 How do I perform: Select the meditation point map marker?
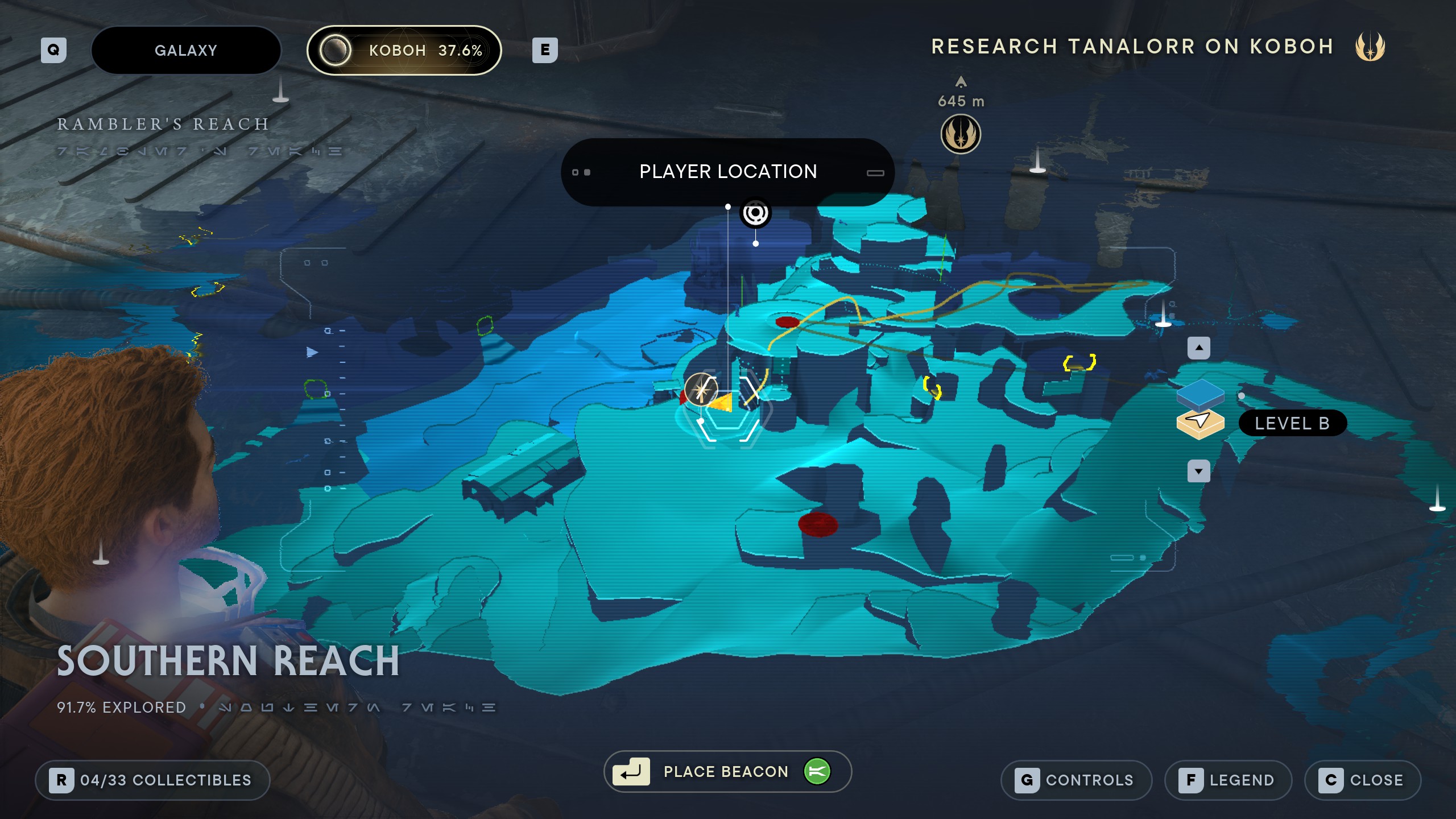coord(701,390)
